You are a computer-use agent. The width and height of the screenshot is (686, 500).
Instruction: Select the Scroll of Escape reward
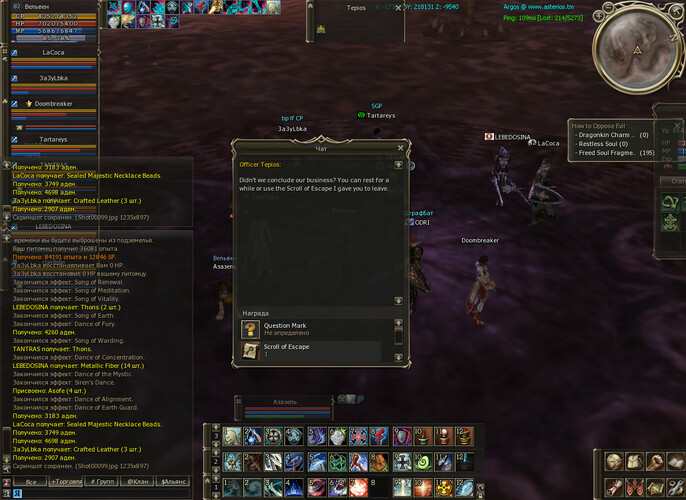click(x=310, y=350)
